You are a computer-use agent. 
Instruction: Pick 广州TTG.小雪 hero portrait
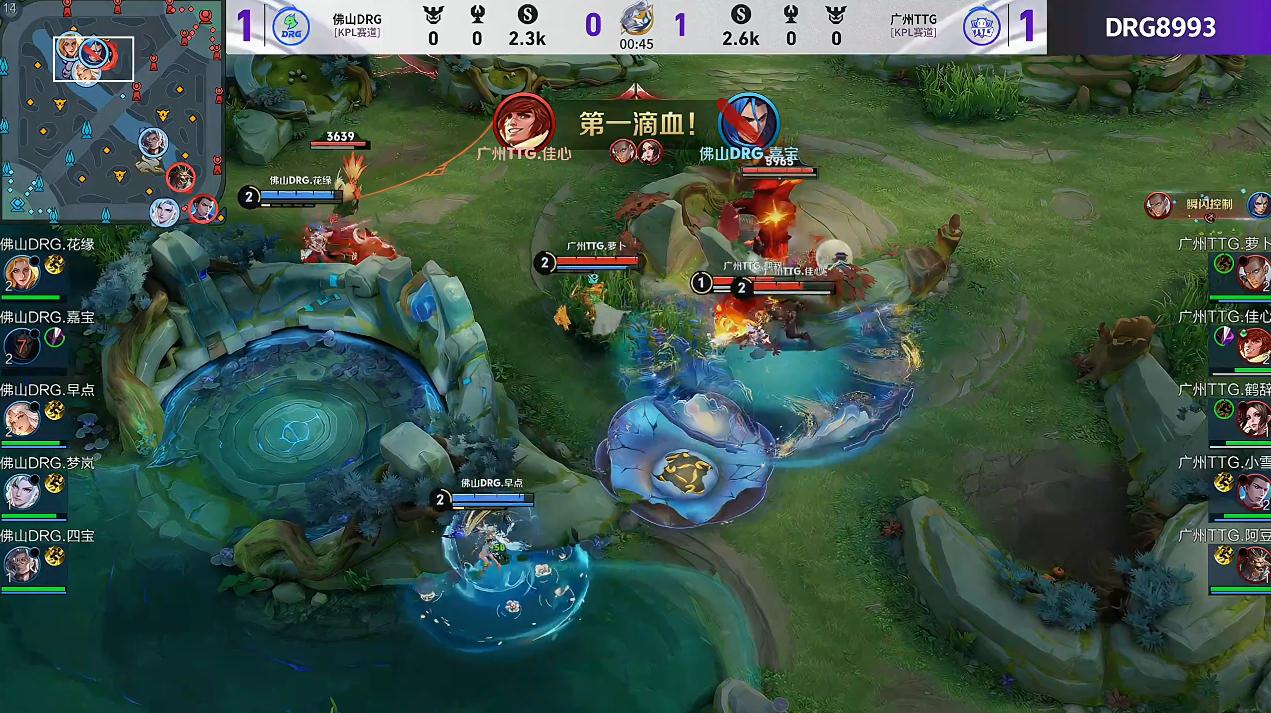point(1253,491)
